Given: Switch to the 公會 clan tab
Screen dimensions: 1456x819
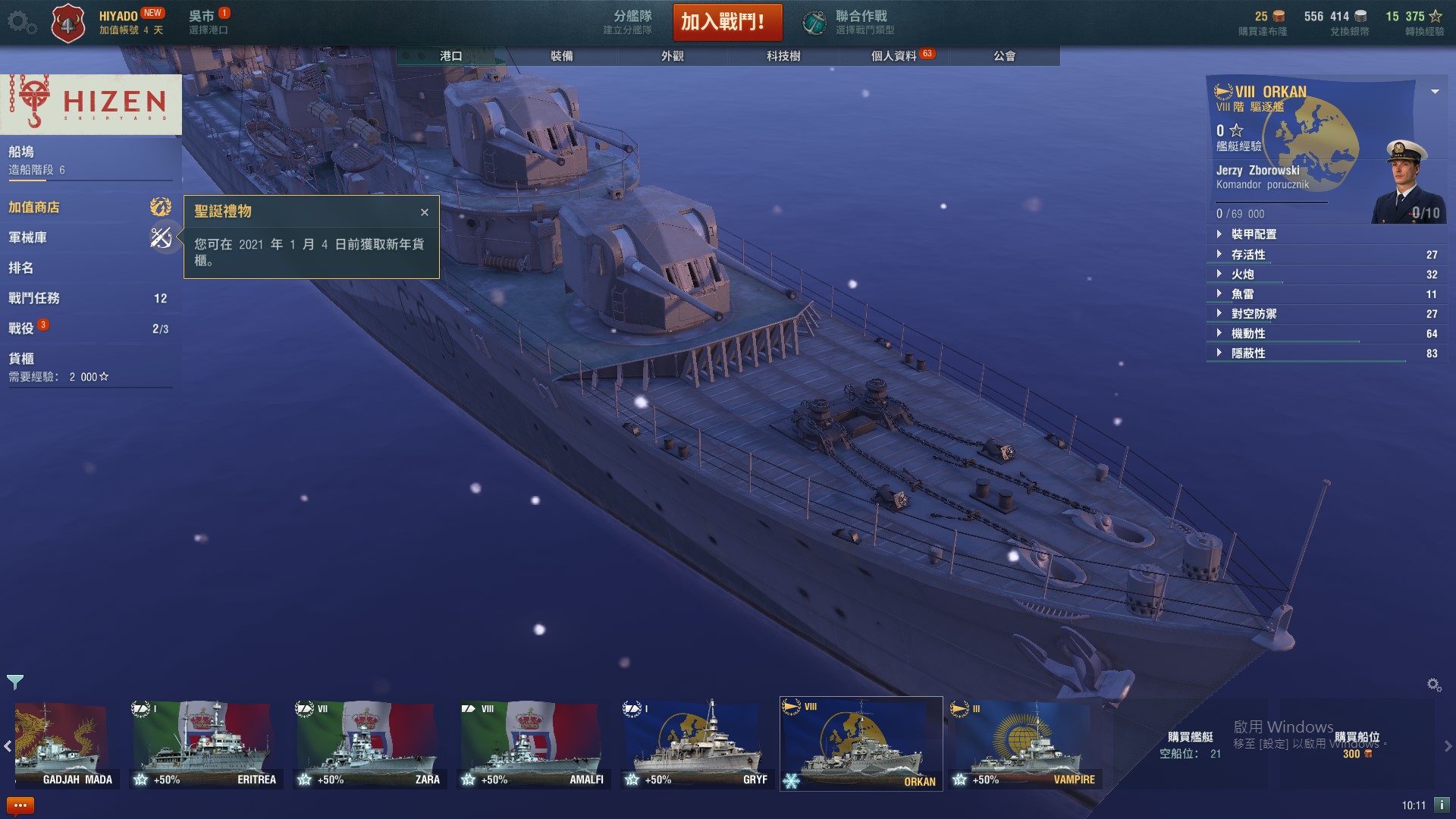Looking at the screenshot, I should pos(1004,56).
